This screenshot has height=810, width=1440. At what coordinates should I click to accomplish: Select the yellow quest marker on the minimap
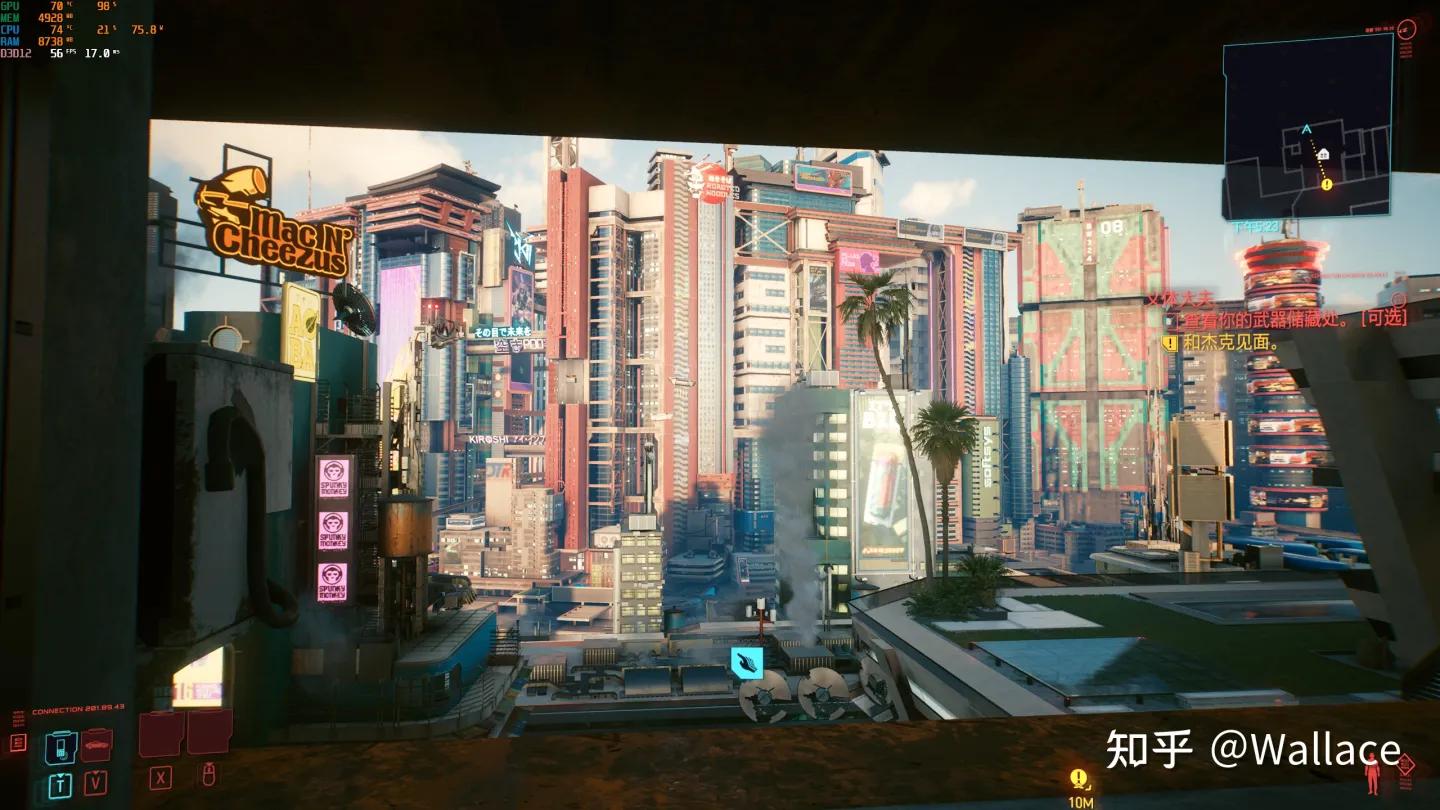[x=1326, y=184]
